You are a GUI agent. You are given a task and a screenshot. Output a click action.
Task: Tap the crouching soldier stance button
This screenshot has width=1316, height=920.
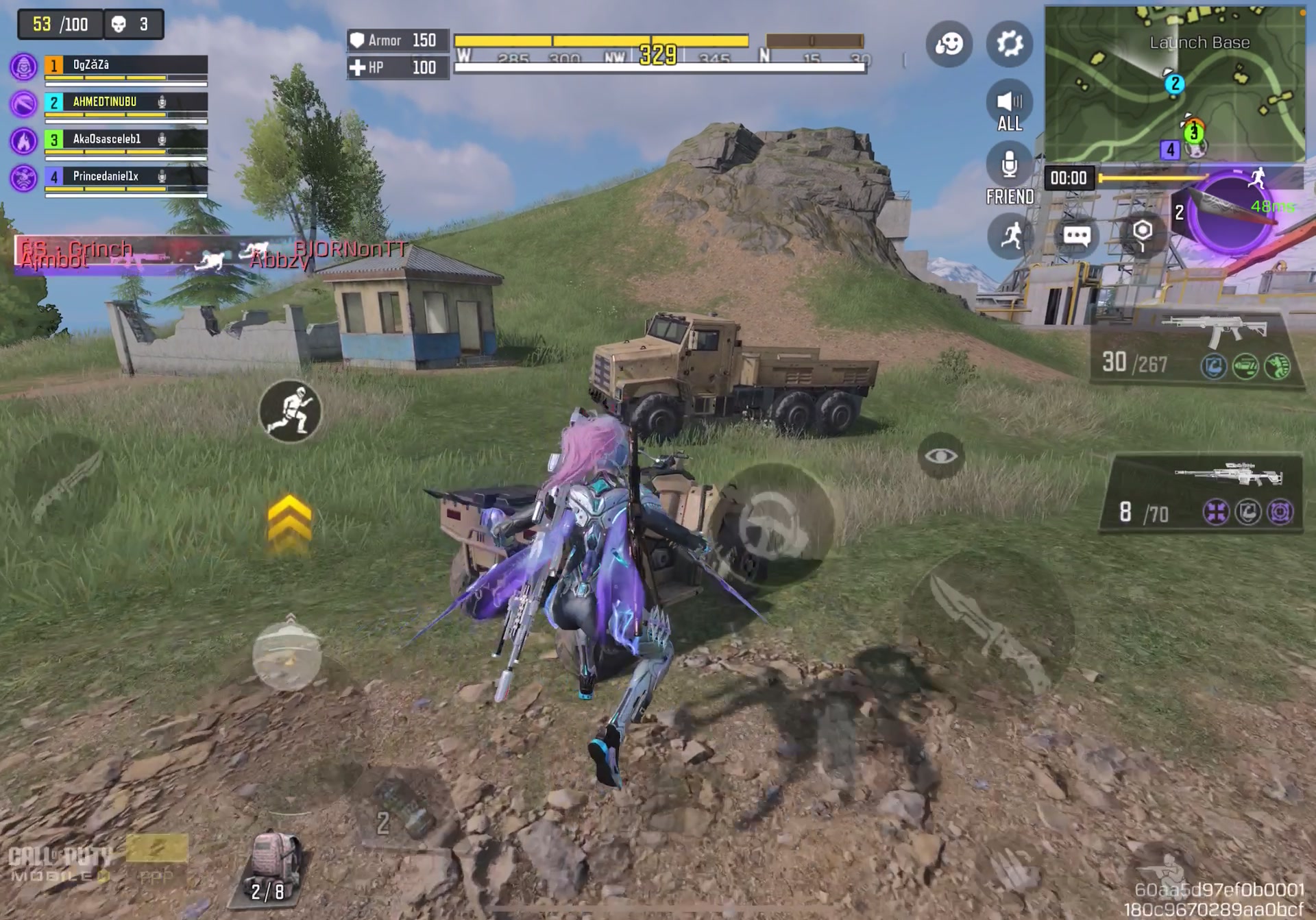[x=291, y=411]
